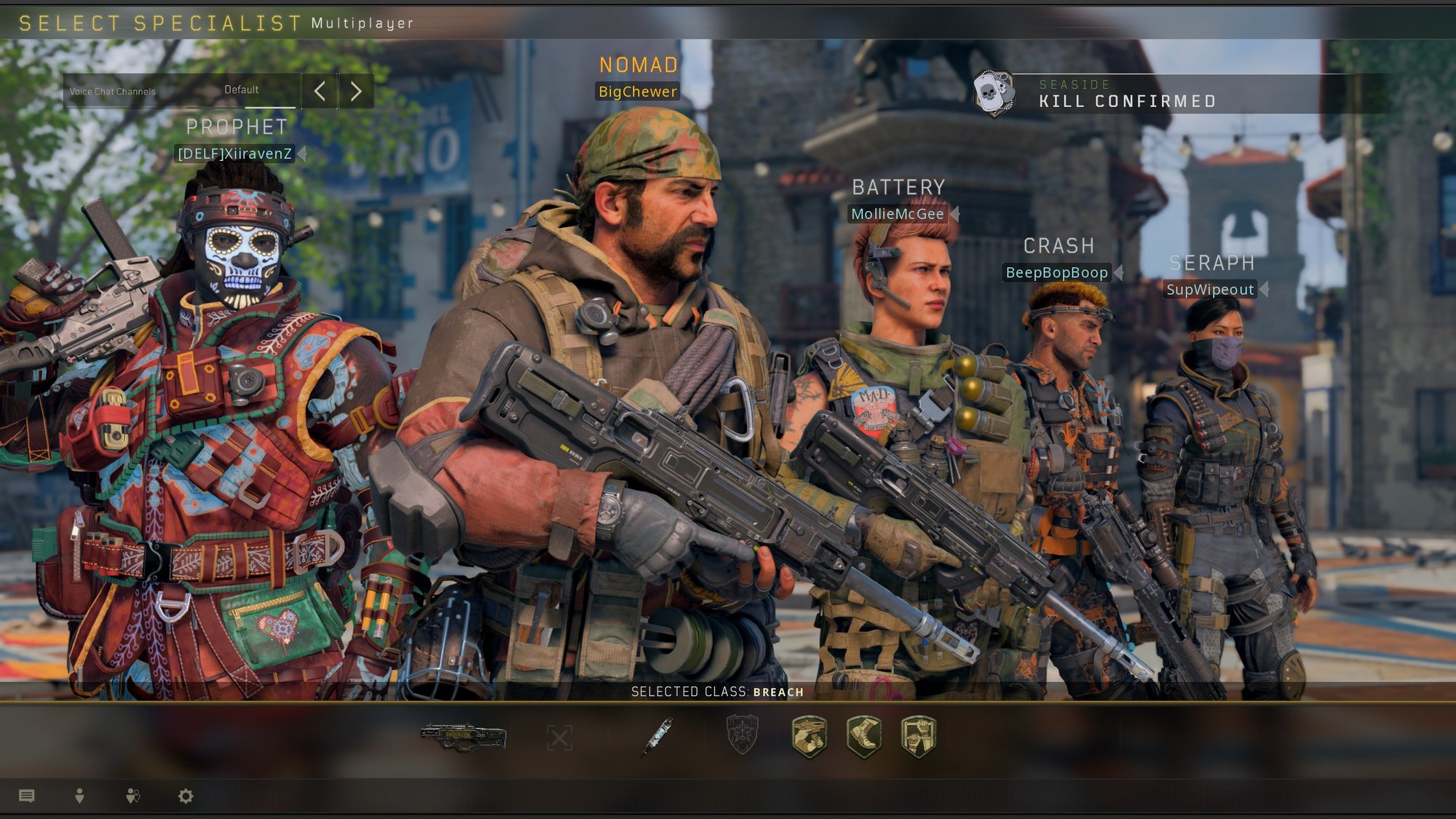Select player [DELF]XiiravenZ name tag
The image size is (1456, 819).
[235, 154]
